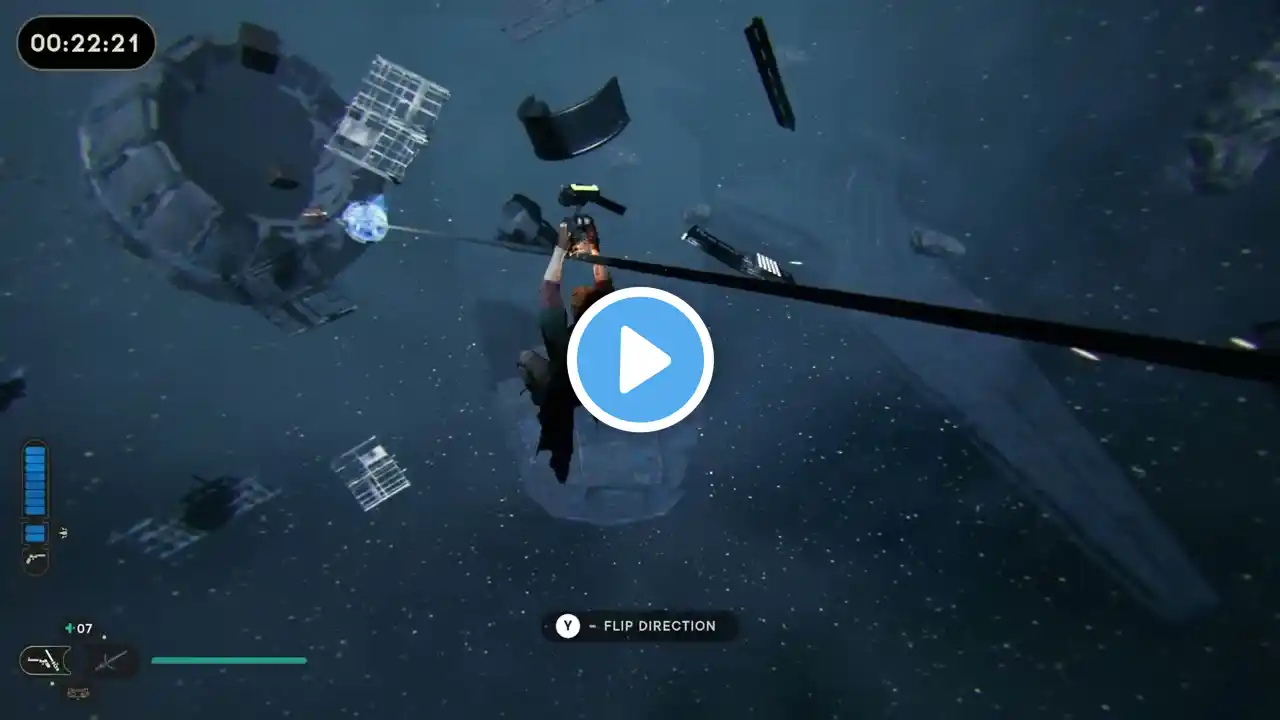The height and width of the screenshot is (720, 1280).
Task: Select the blaster stance icon
Action: tap(45, 660)
